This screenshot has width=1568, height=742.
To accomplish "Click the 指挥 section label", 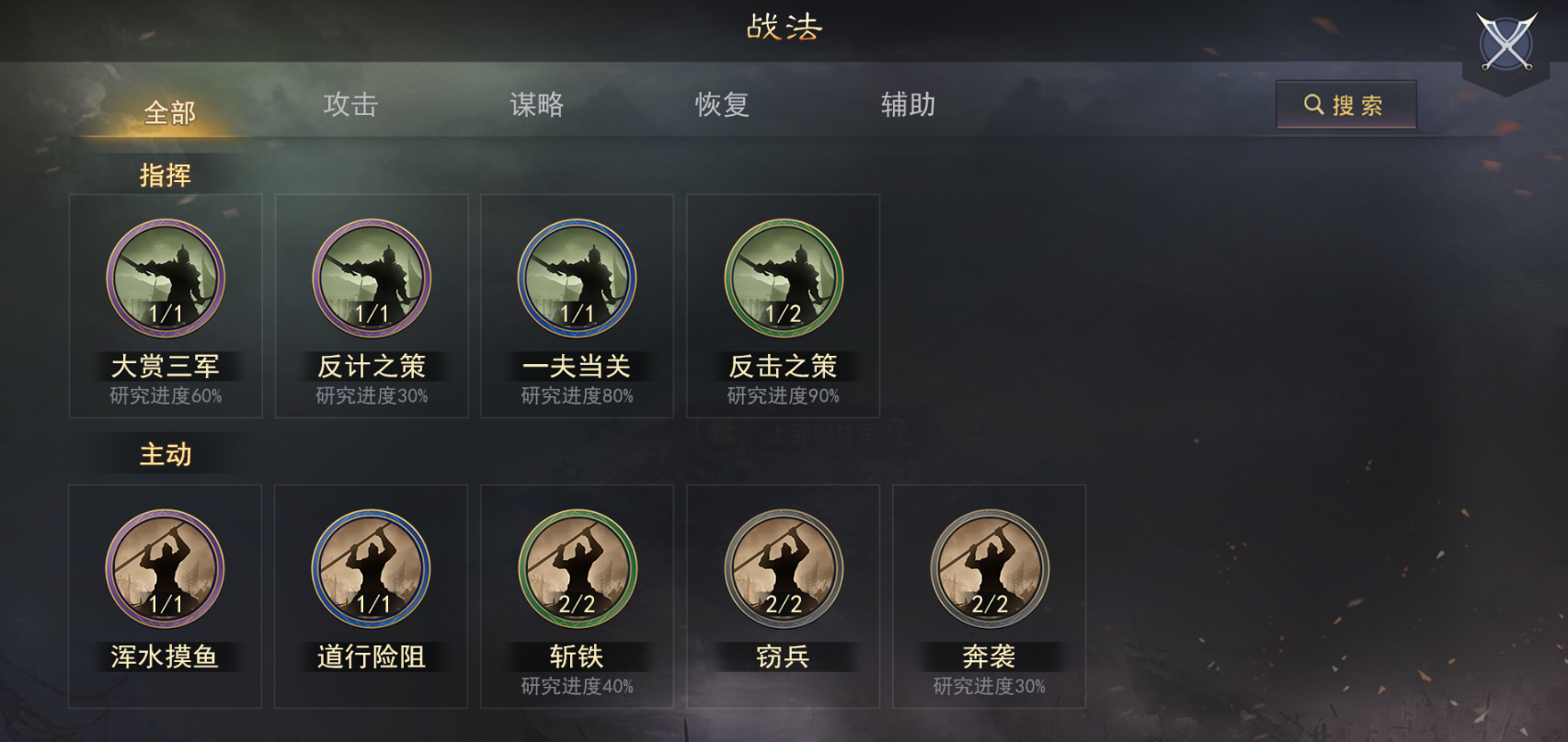I will coord(166,177).
